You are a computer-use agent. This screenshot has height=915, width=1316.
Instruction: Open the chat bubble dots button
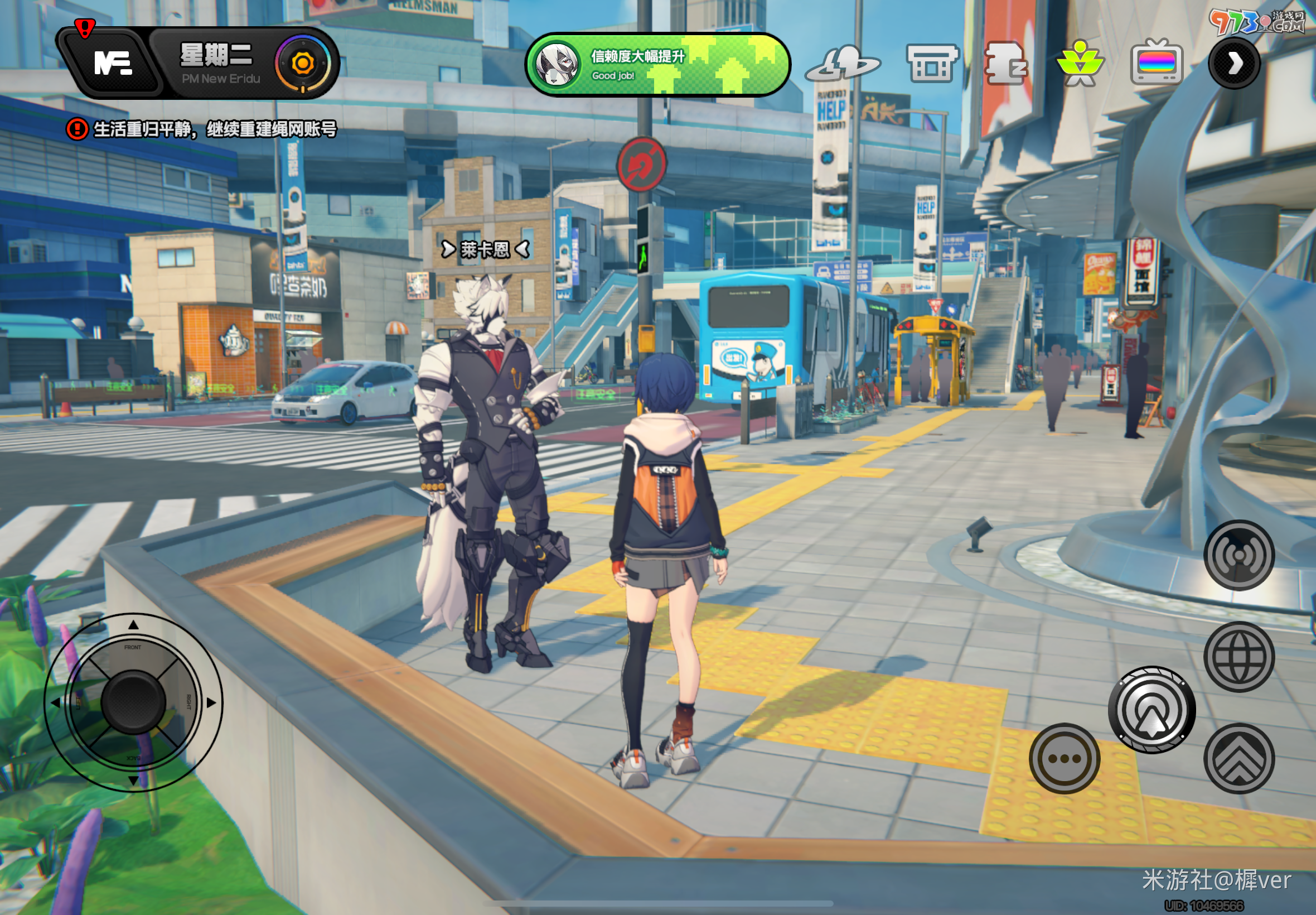pyautogui.click(x=1064, y=758)
